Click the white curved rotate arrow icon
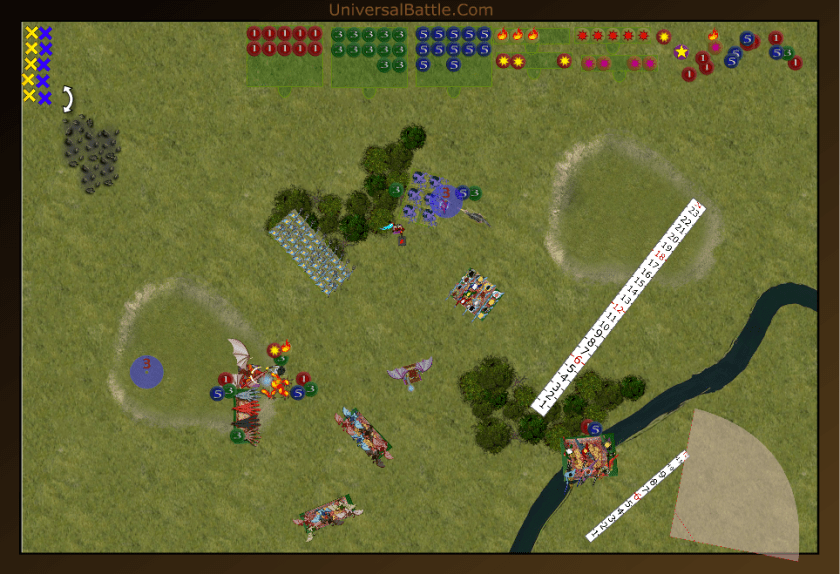This screenshot has height=574, width=840. pos(68,98)
